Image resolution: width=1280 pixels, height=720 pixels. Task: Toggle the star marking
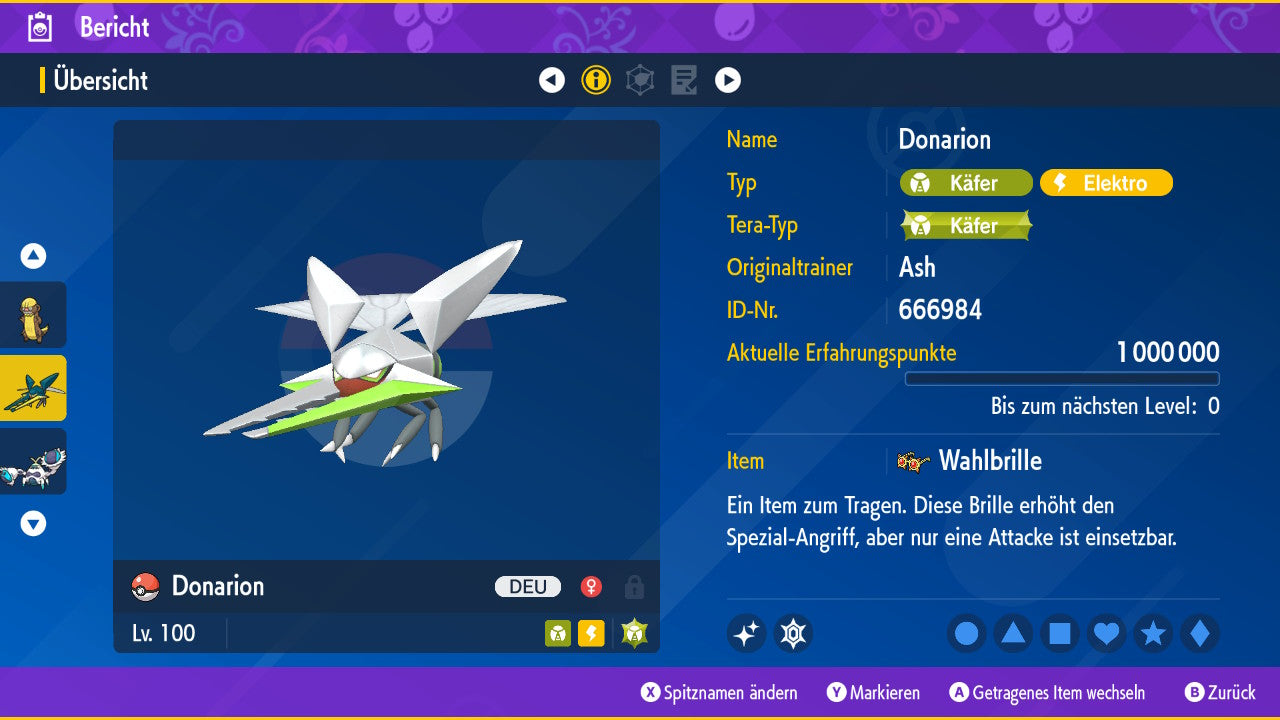[x=1153, y=633]
